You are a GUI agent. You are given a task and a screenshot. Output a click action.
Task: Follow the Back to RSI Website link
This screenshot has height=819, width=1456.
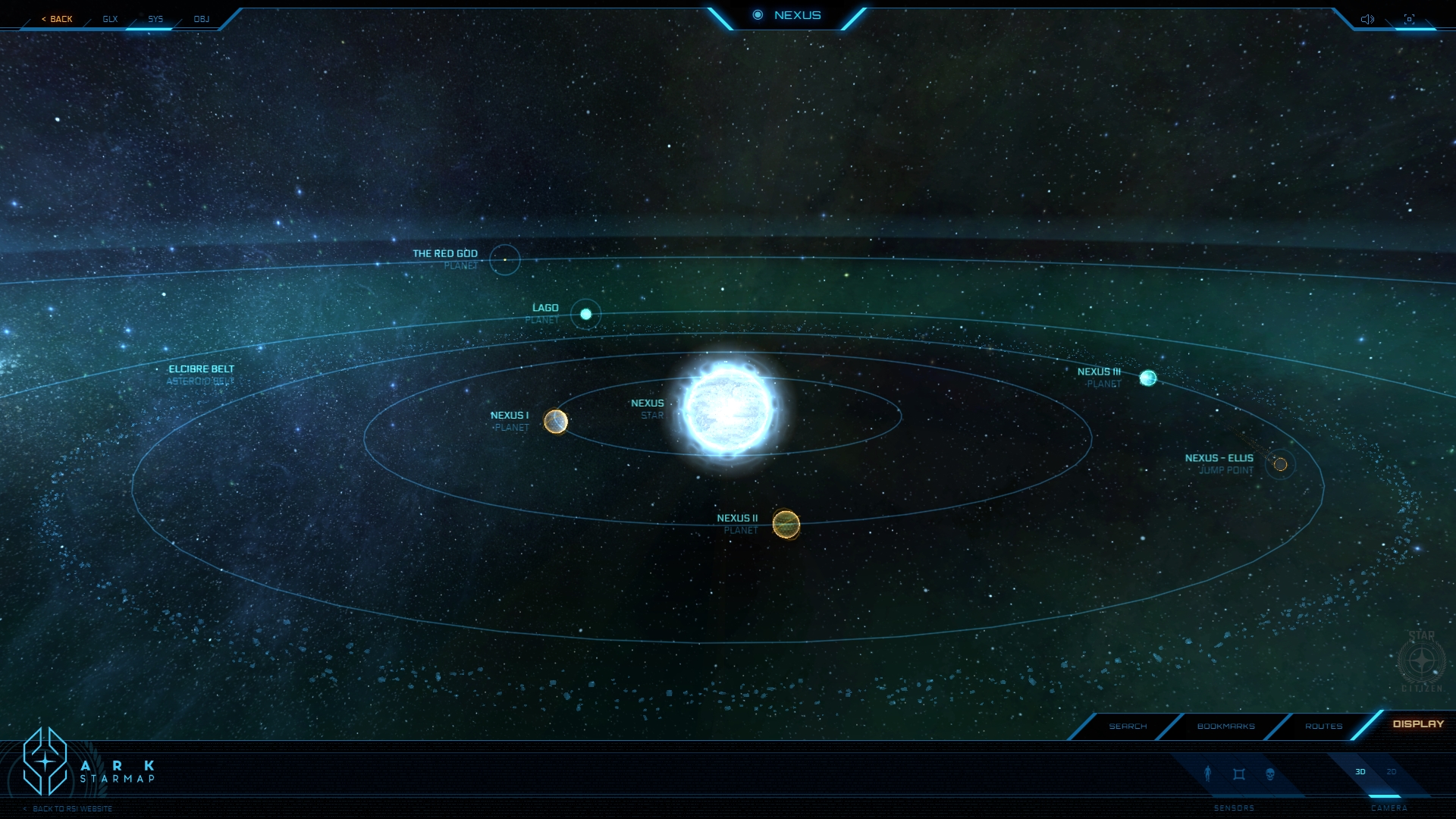pos(72,808)
